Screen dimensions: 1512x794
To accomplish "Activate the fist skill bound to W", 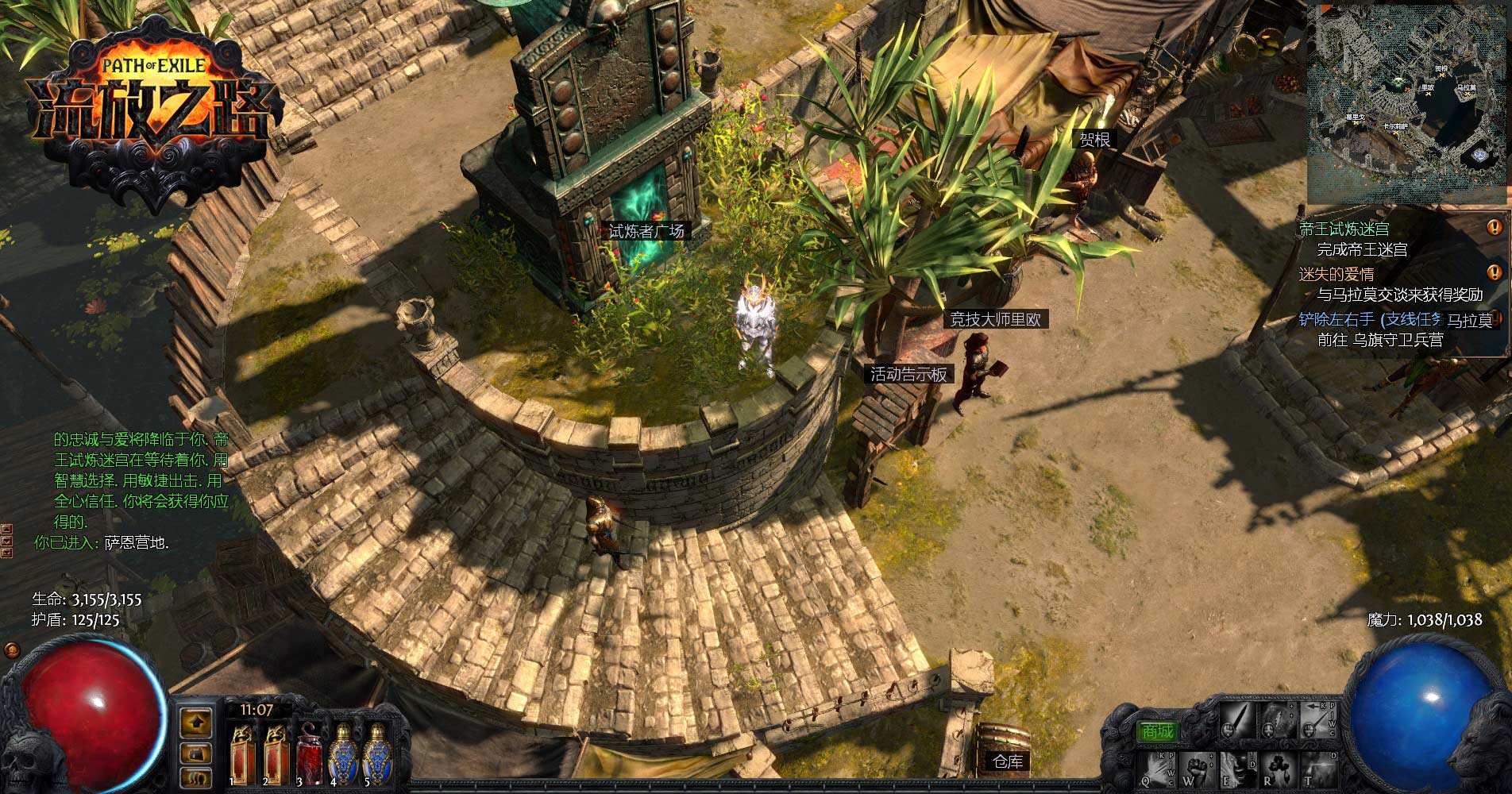I will point(1198,770).
